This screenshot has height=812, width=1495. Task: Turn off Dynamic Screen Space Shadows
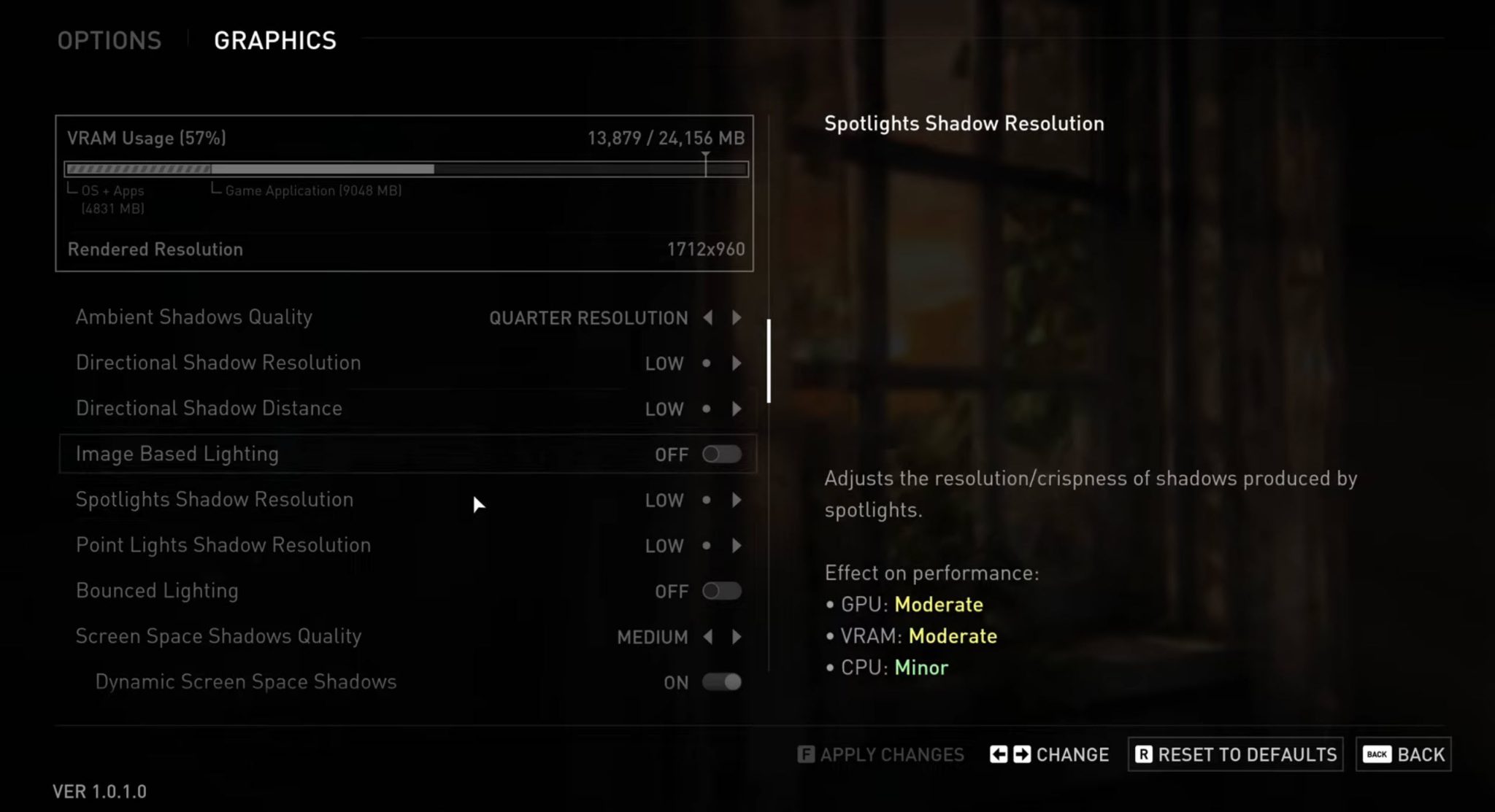point(721,682)
